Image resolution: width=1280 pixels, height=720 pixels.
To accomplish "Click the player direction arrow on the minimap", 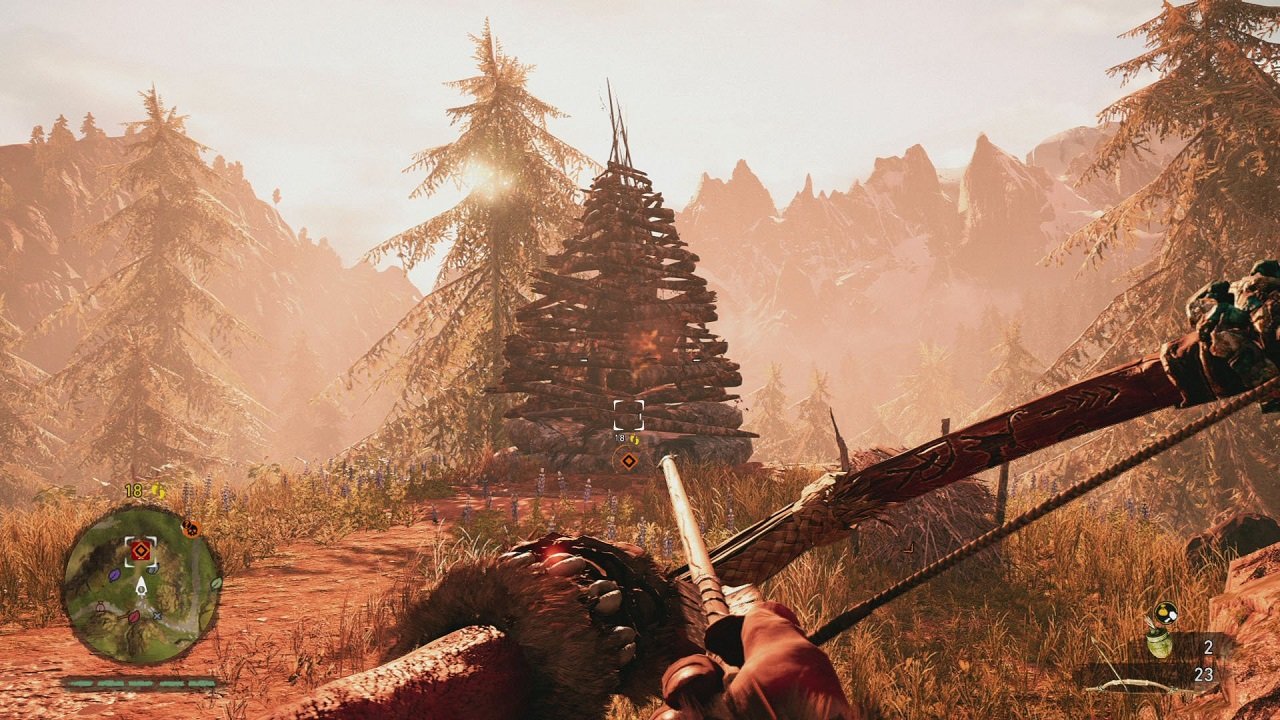I will [x=140, y=588].
